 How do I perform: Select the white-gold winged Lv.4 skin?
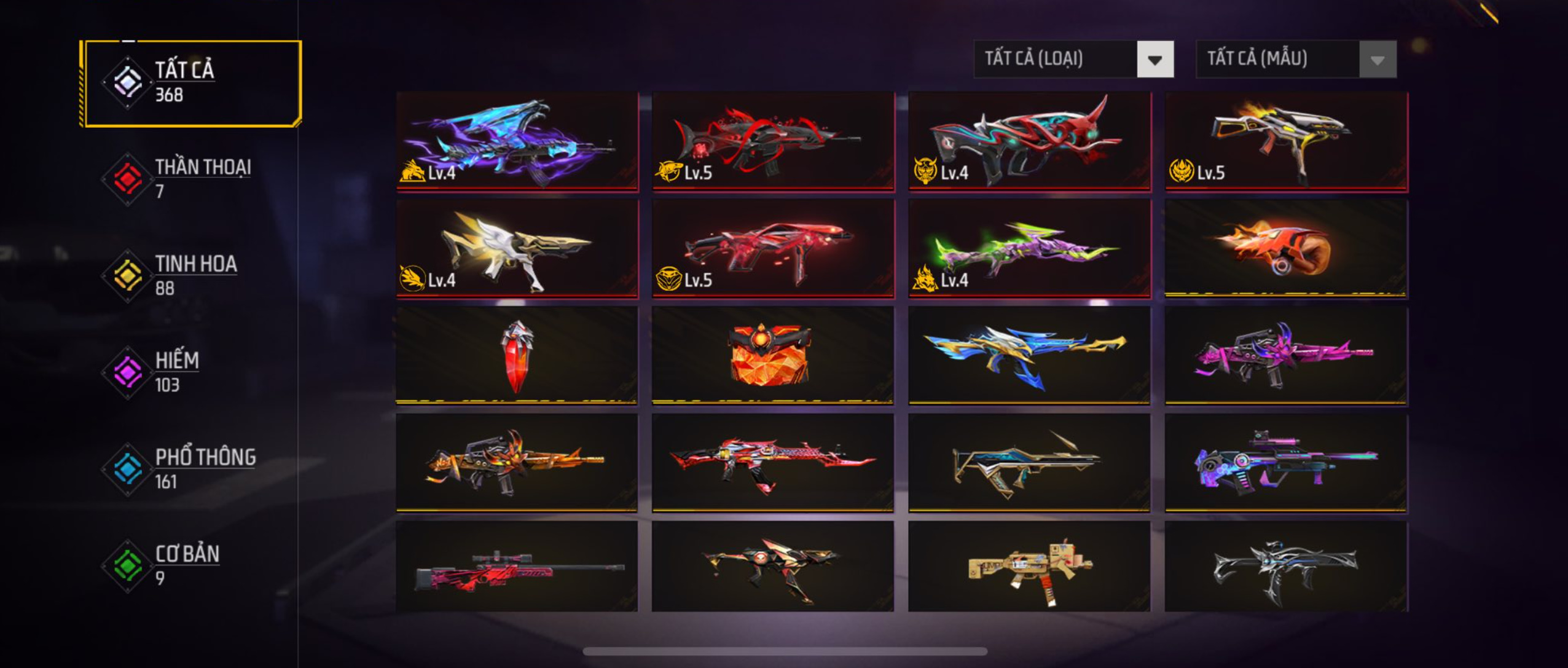tap(517, 249)
